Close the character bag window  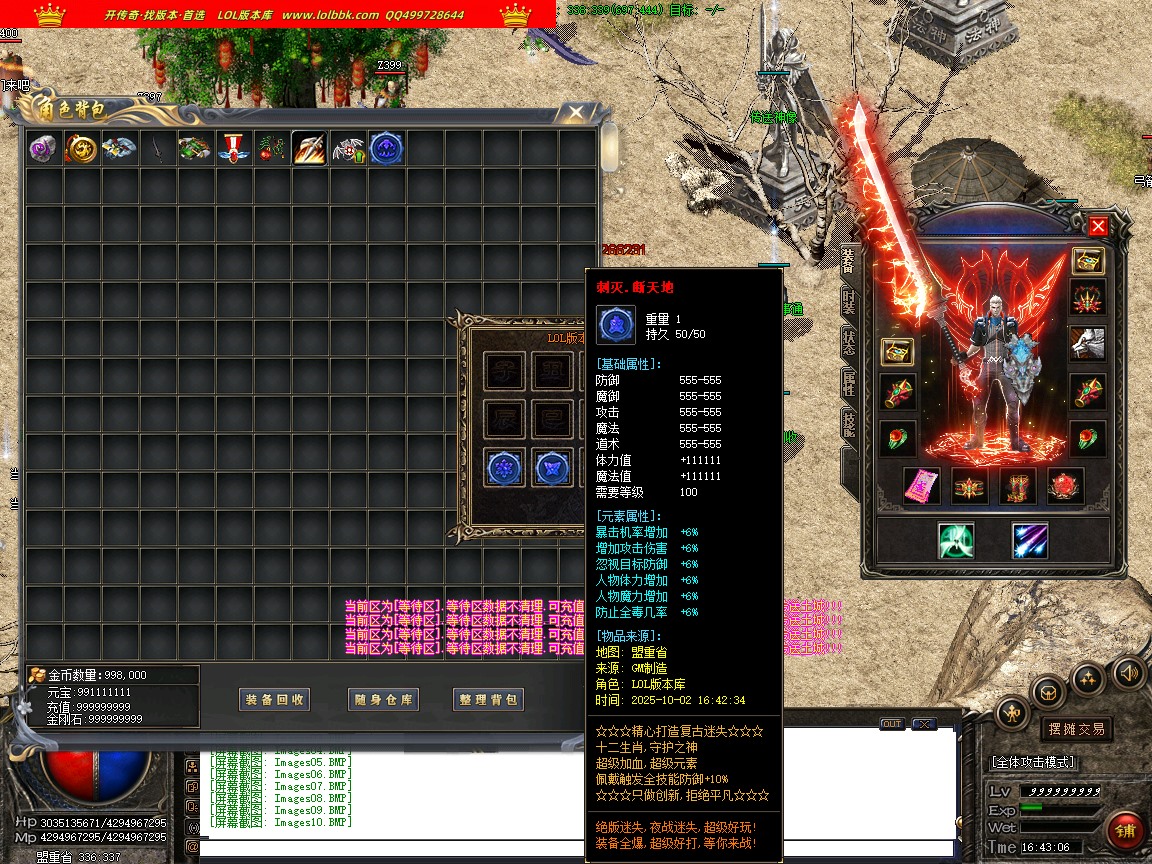pos(575,112)
